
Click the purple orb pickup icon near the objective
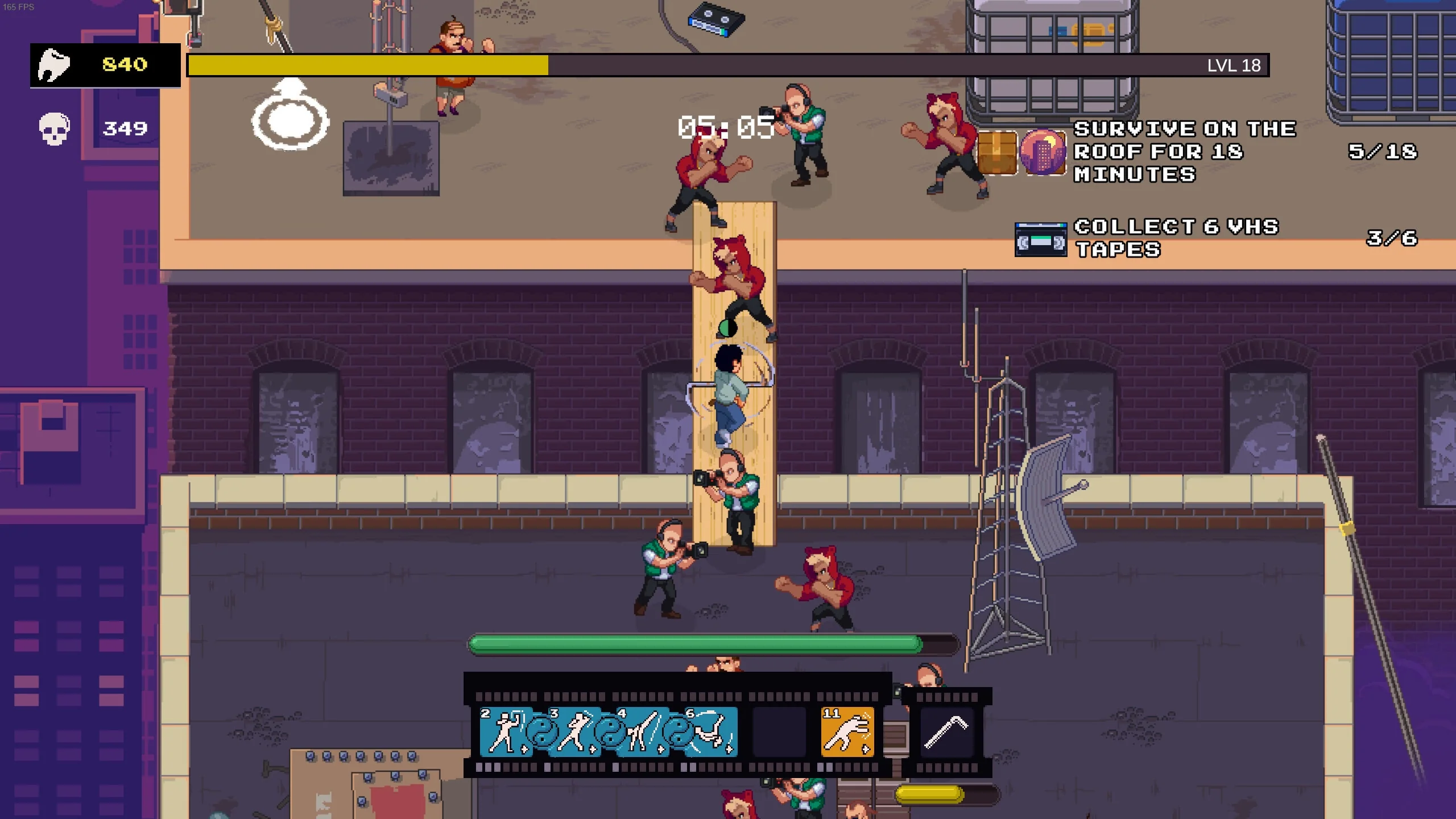click(1044, 152)
